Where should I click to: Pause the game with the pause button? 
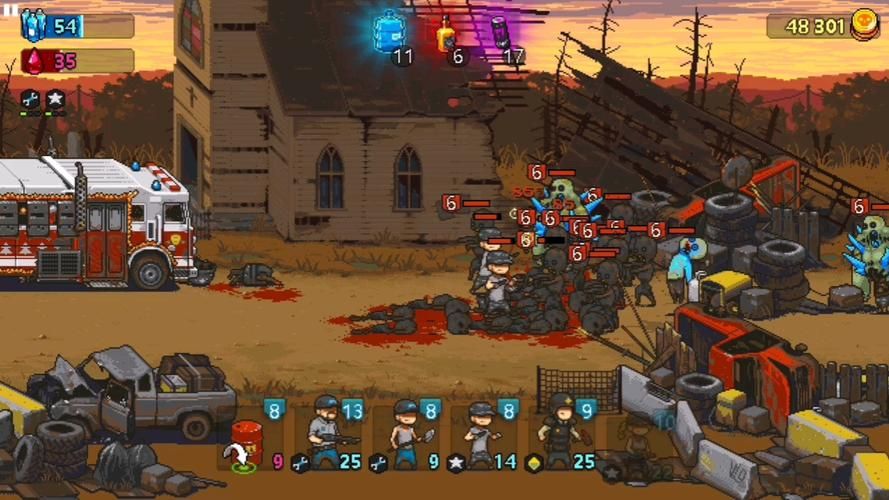coord(10,8)
